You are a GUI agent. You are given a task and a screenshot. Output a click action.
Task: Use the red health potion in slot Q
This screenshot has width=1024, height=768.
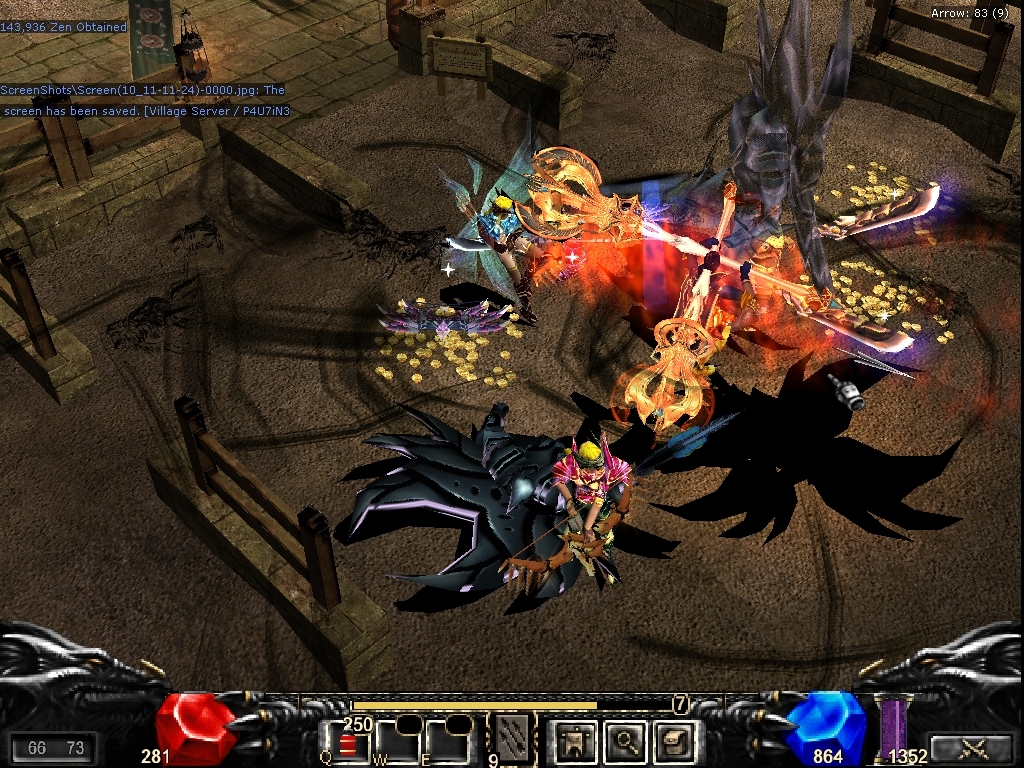pos(346,744)
